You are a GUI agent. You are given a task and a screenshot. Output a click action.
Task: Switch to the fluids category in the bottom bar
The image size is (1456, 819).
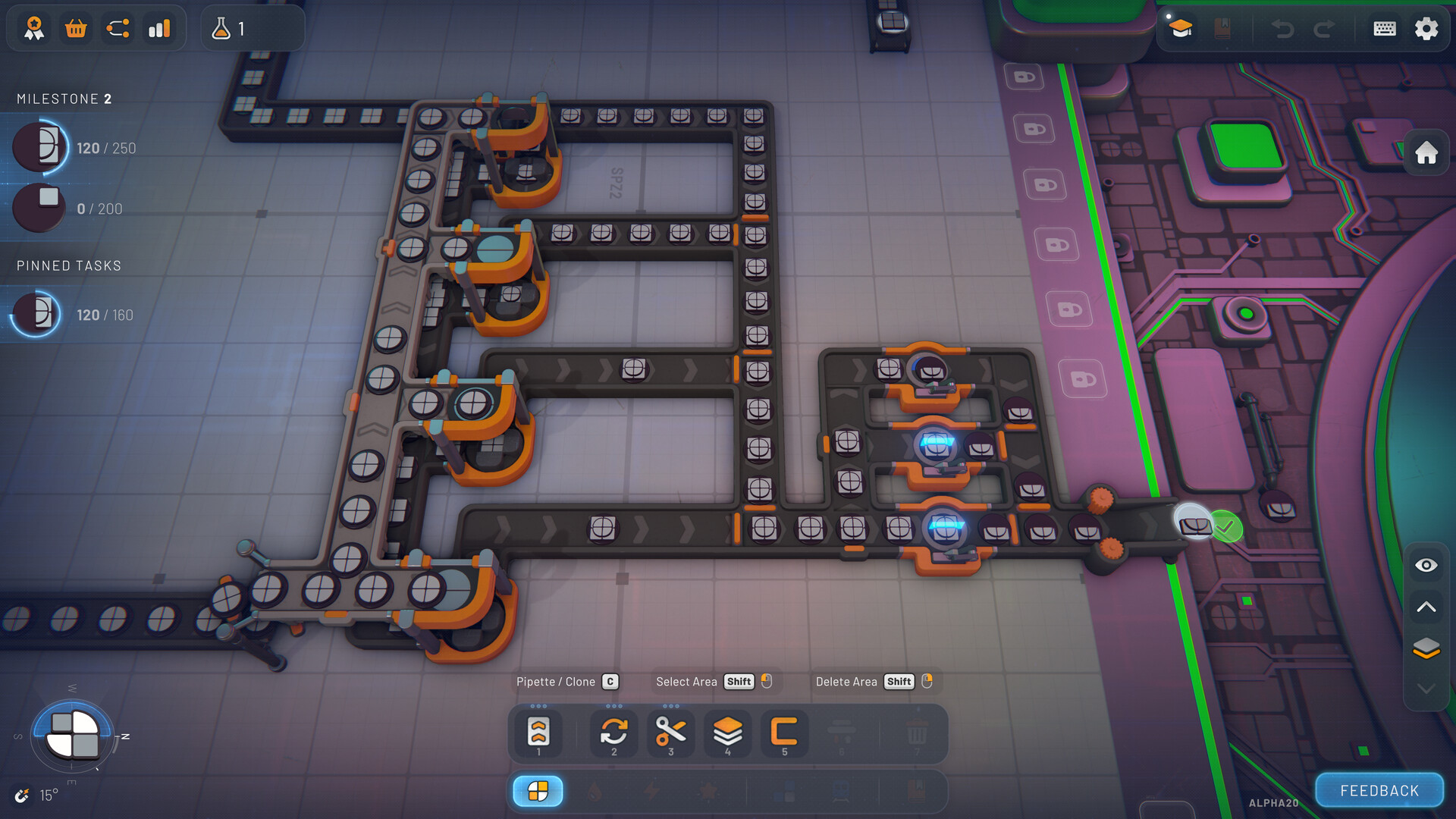click(595, 791)
